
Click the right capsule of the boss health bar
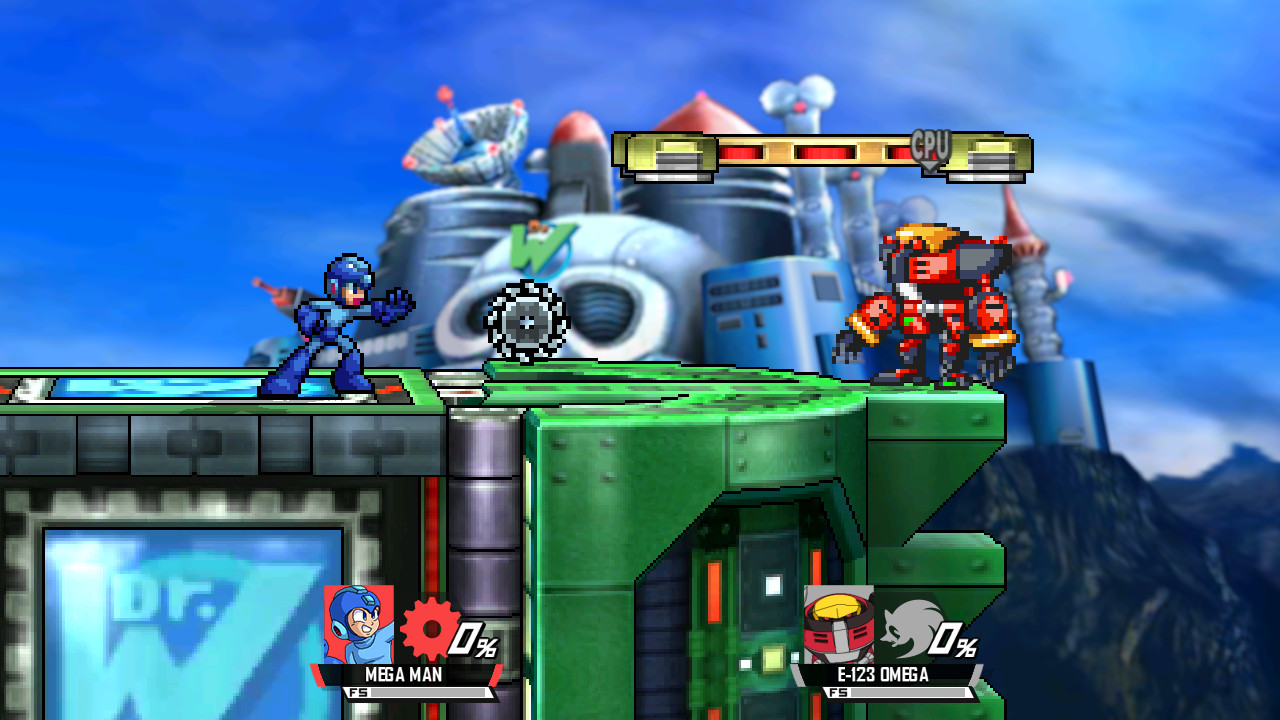[x=989, y=153]
